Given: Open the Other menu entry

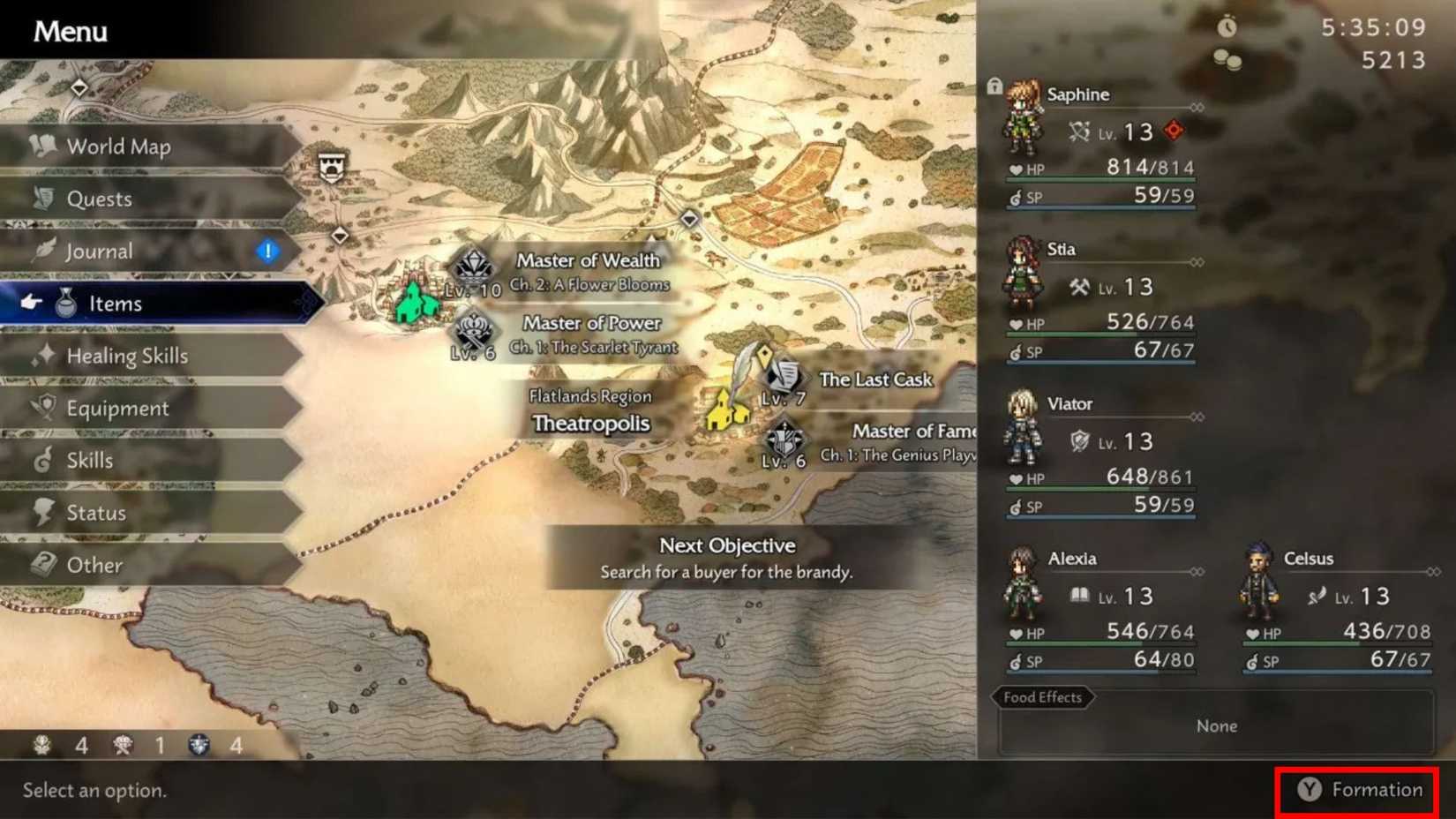Looking at the screenshot, I should pos(94,564).
